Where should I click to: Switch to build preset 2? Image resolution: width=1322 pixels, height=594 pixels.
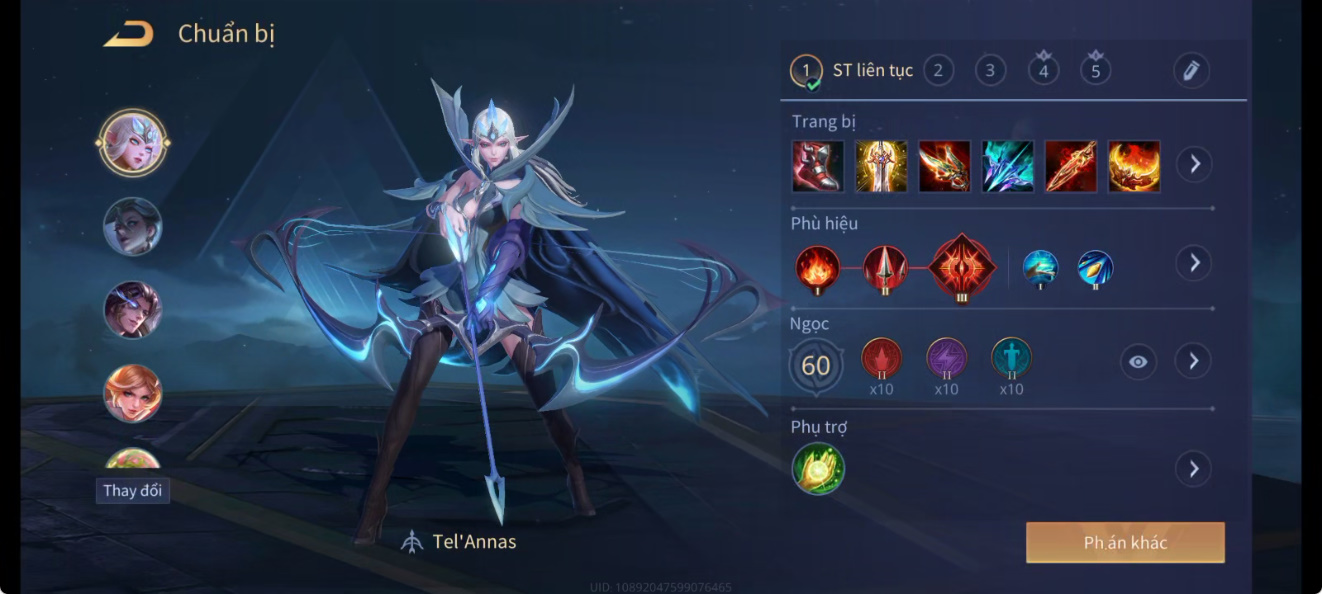point(938,70)
